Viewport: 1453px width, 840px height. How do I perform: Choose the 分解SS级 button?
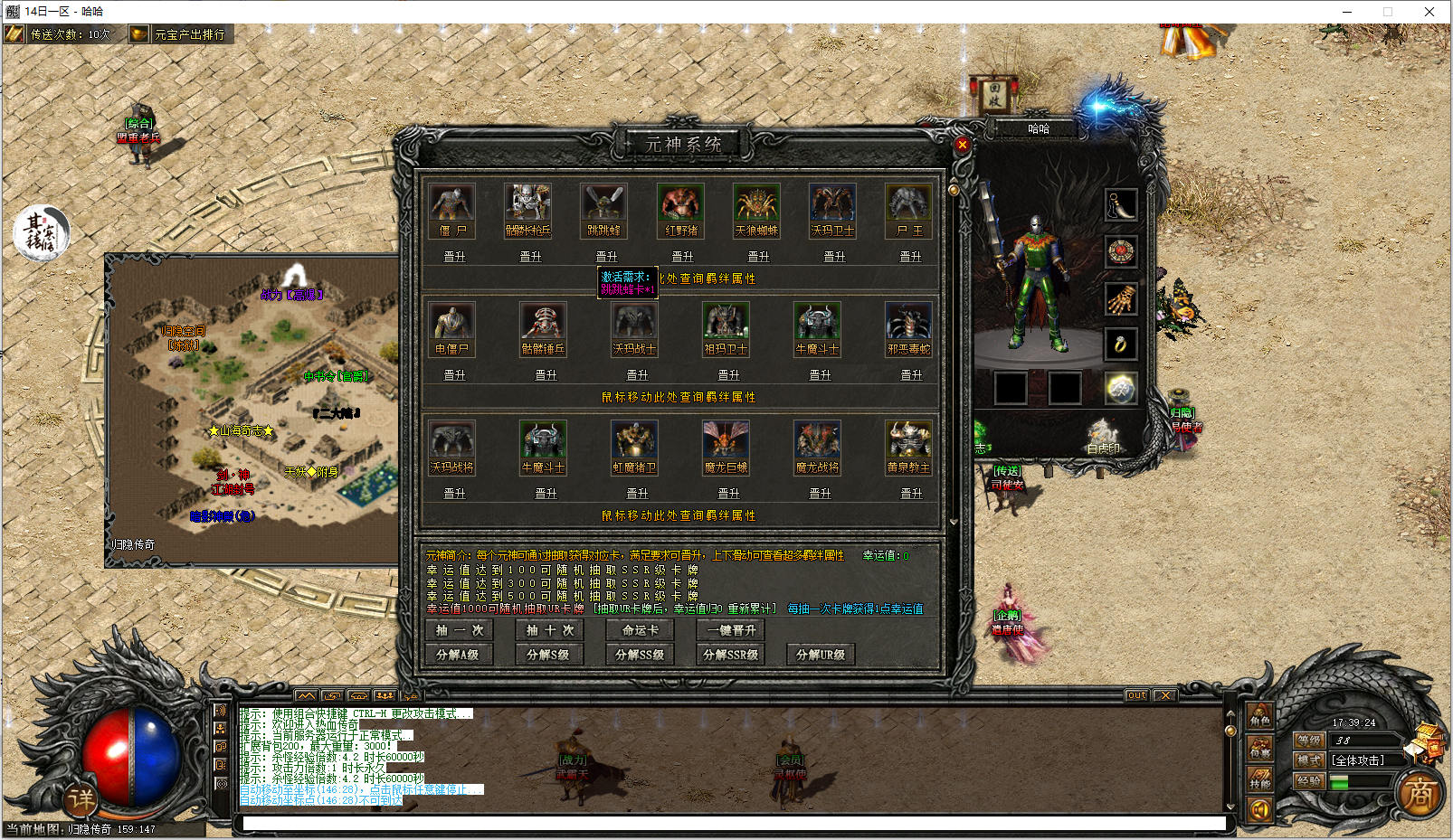coord(640,655)
